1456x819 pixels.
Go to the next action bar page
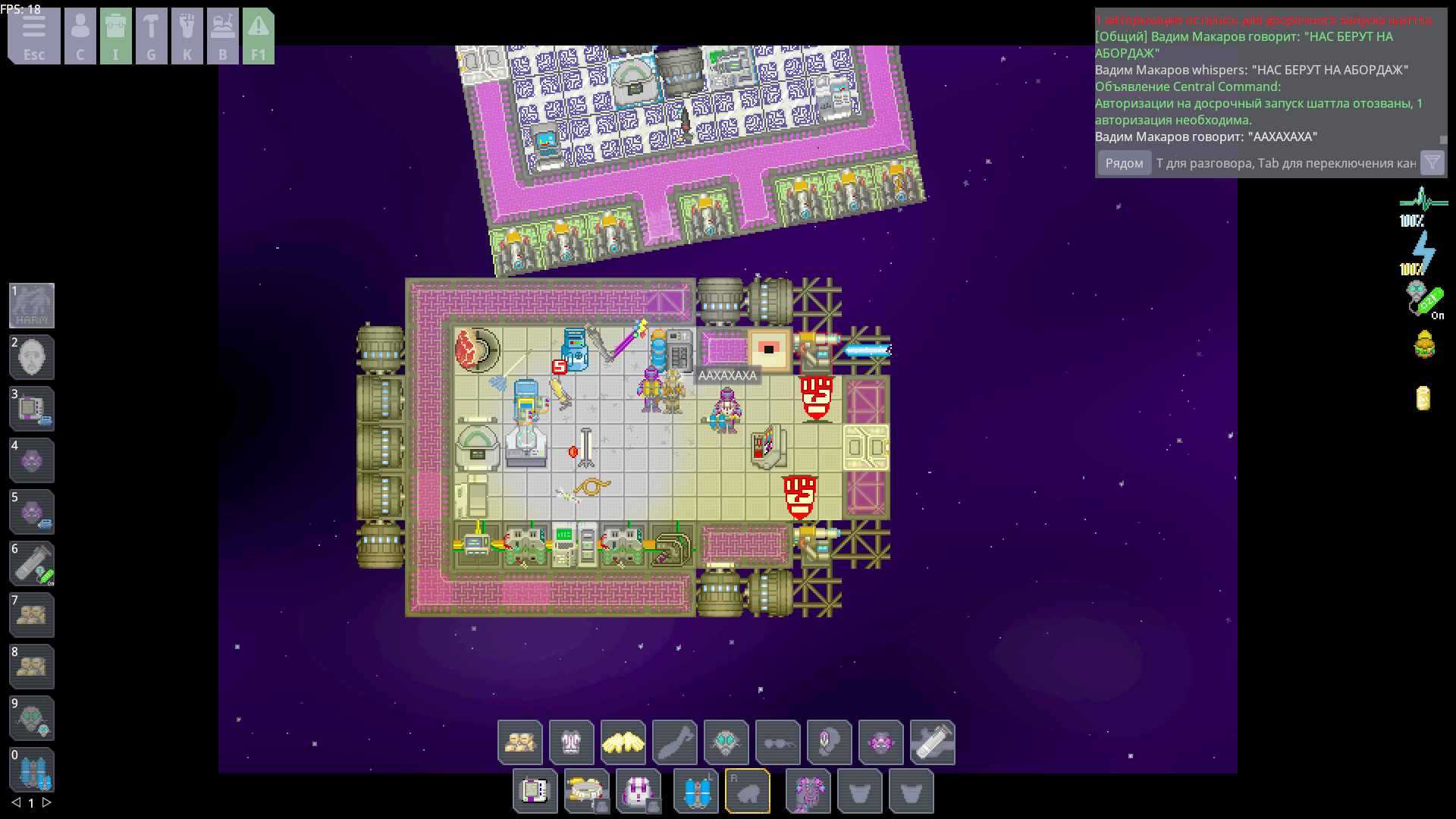[47, 802]
